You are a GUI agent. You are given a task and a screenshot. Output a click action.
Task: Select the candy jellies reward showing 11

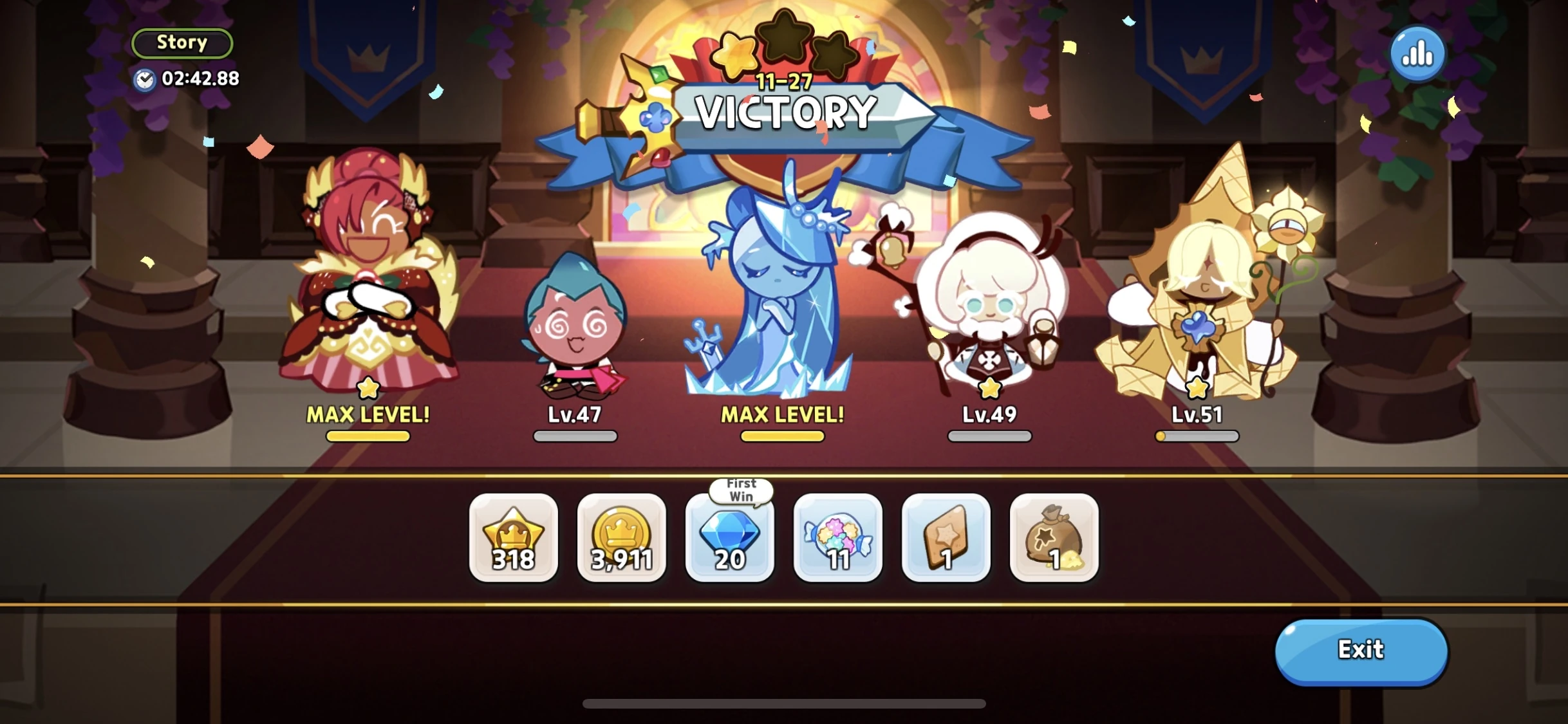click(837, 539)
